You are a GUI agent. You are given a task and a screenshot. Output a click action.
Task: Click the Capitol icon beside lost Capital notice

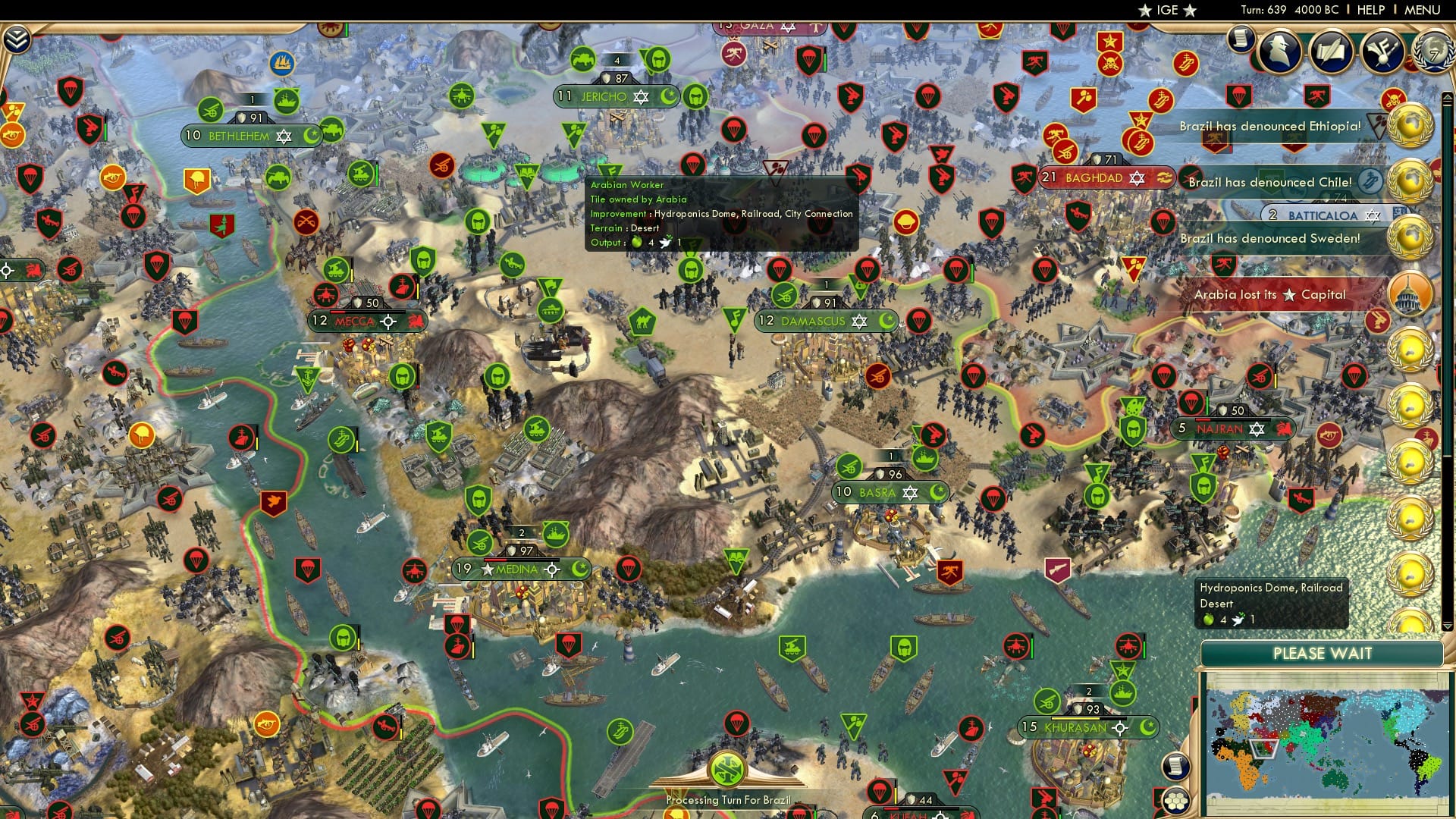pos(1409,294)
